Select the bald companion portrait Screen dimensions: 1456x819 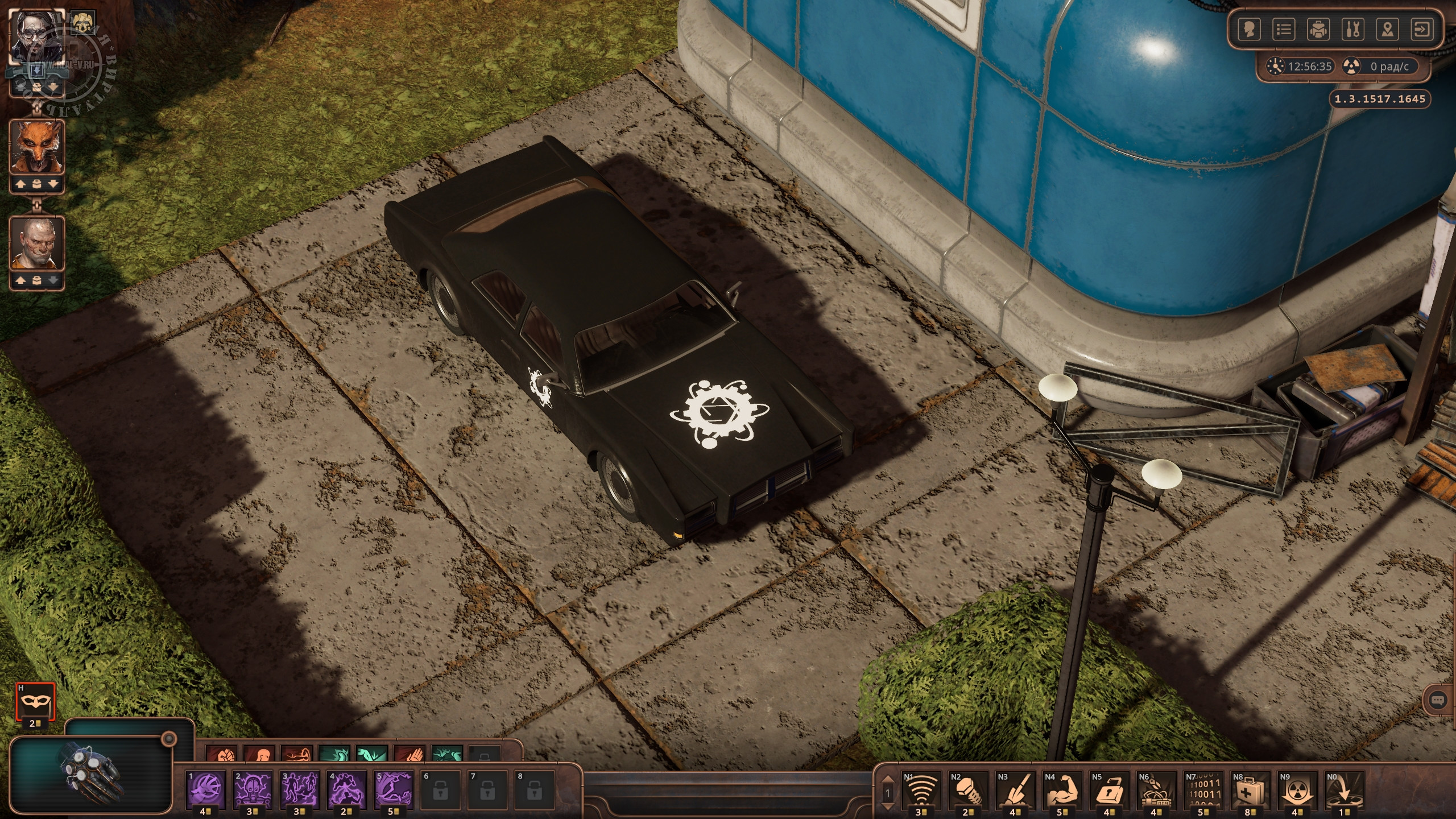pyautogui.click(x=38, y=243)
